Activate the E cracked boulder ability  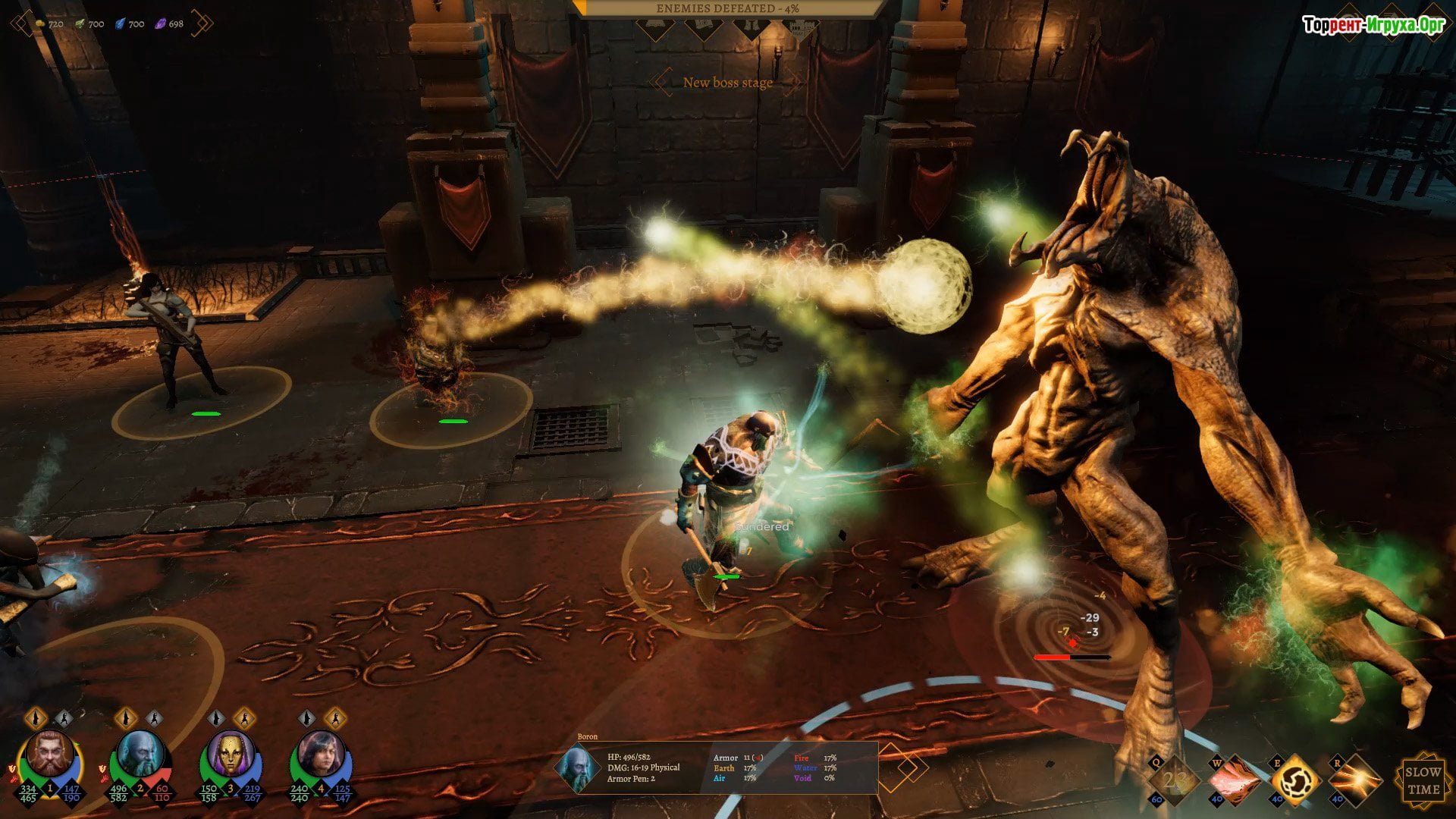(x=1294, y=780)
